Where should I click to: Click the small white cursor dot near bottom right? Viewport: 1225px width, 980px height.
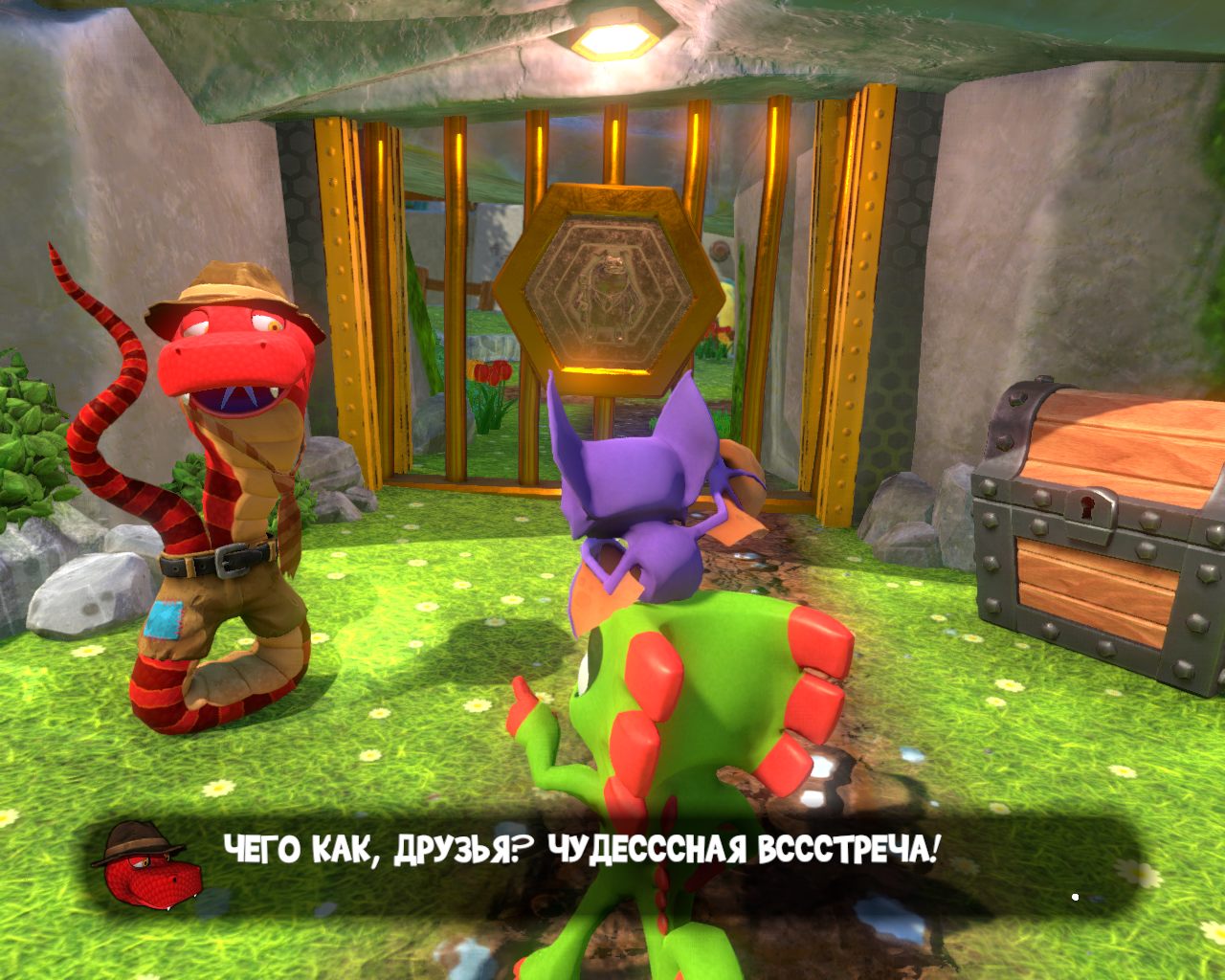tap(1074, 898)
